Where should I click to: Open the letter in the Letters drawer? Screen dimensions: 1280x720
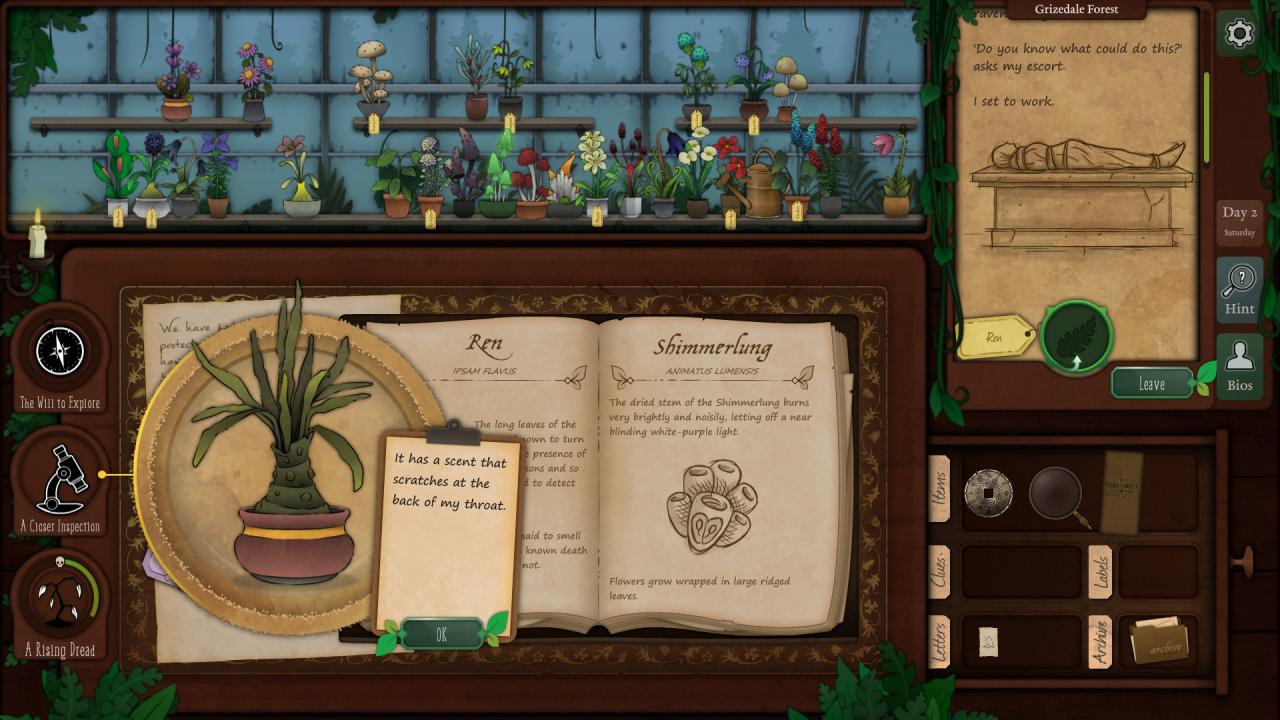988,642
